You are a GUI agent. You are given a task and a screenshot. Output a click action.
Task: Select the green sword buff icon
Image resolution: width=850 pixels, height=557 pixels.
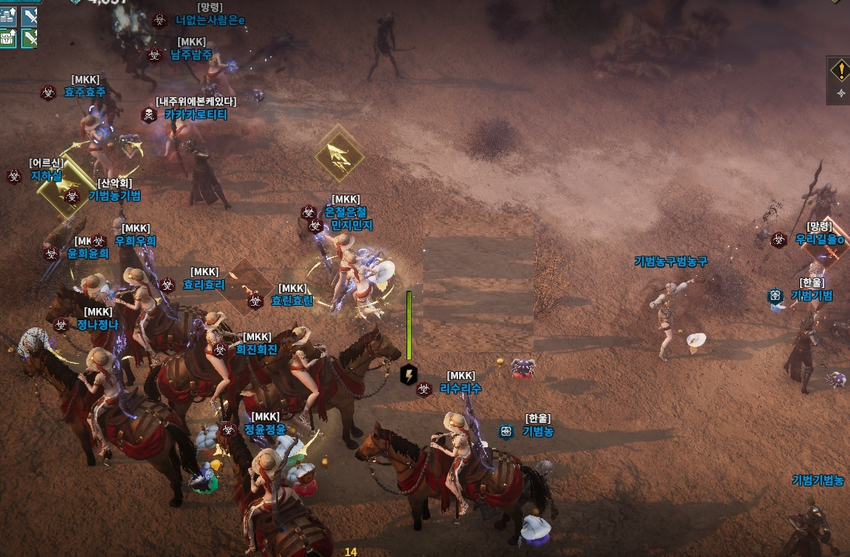[x=29, y=38]
